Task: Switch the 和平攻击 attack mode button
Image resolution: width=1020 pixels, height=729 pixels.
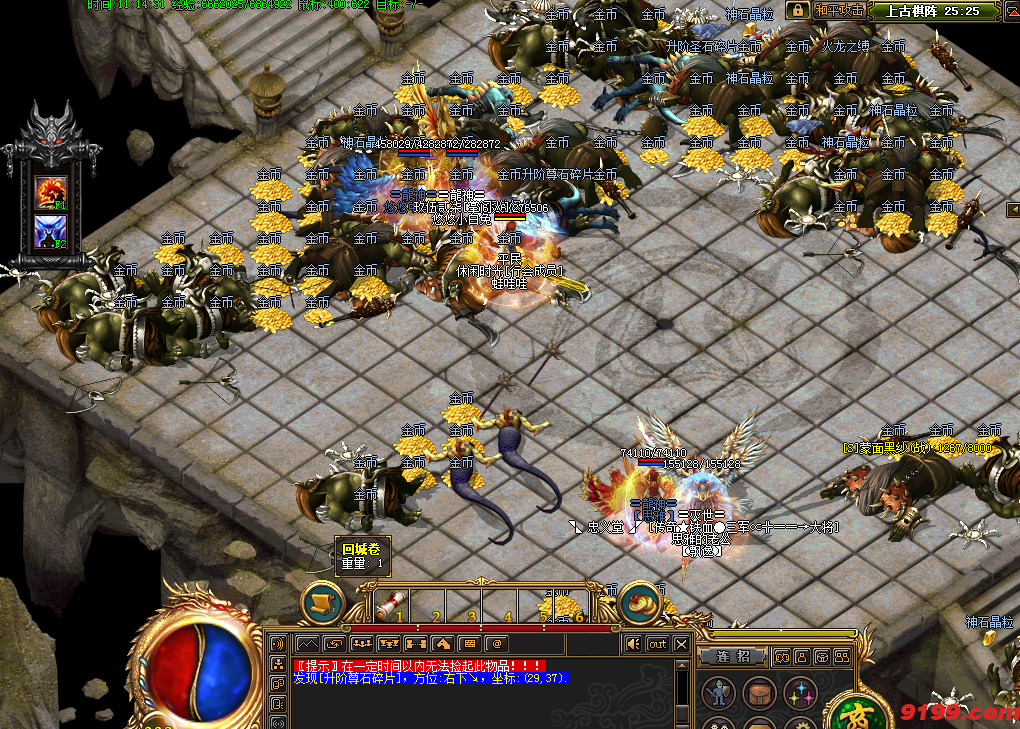Action: pyautogui.click(x=836, y=11)
